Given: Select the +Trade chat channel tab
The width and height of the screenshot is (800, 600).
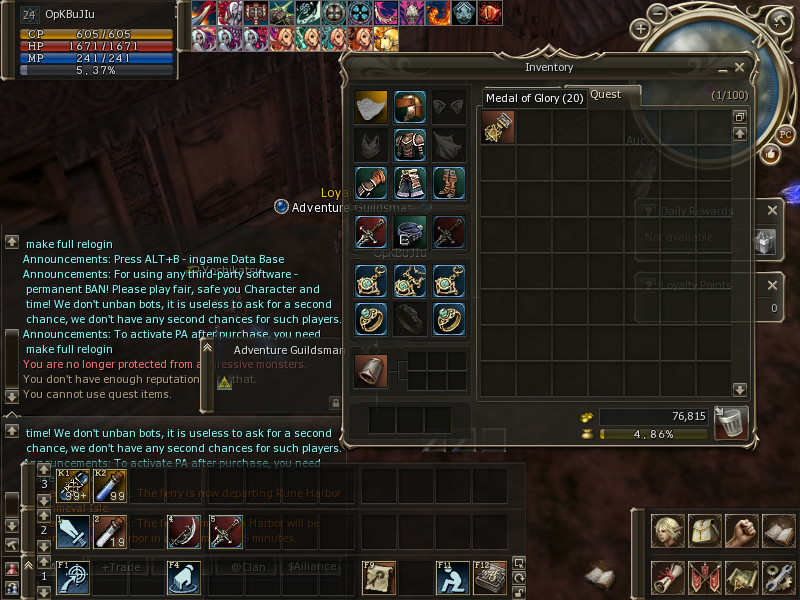Looking at the screenshot, I should (x=118, y=567).
